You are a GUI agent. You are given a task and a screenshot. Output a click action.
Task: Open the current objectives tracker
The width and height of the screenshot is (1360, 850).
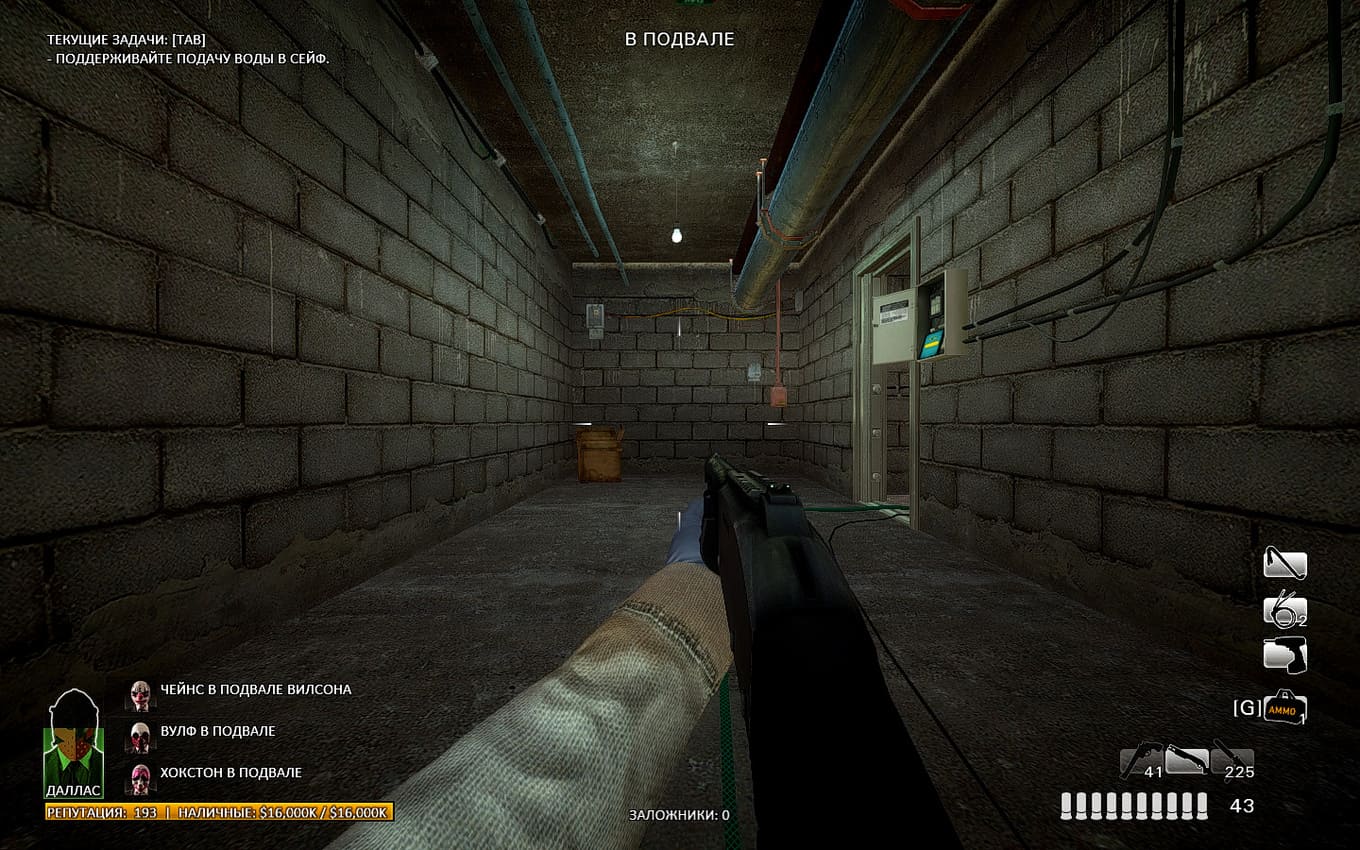123,39
